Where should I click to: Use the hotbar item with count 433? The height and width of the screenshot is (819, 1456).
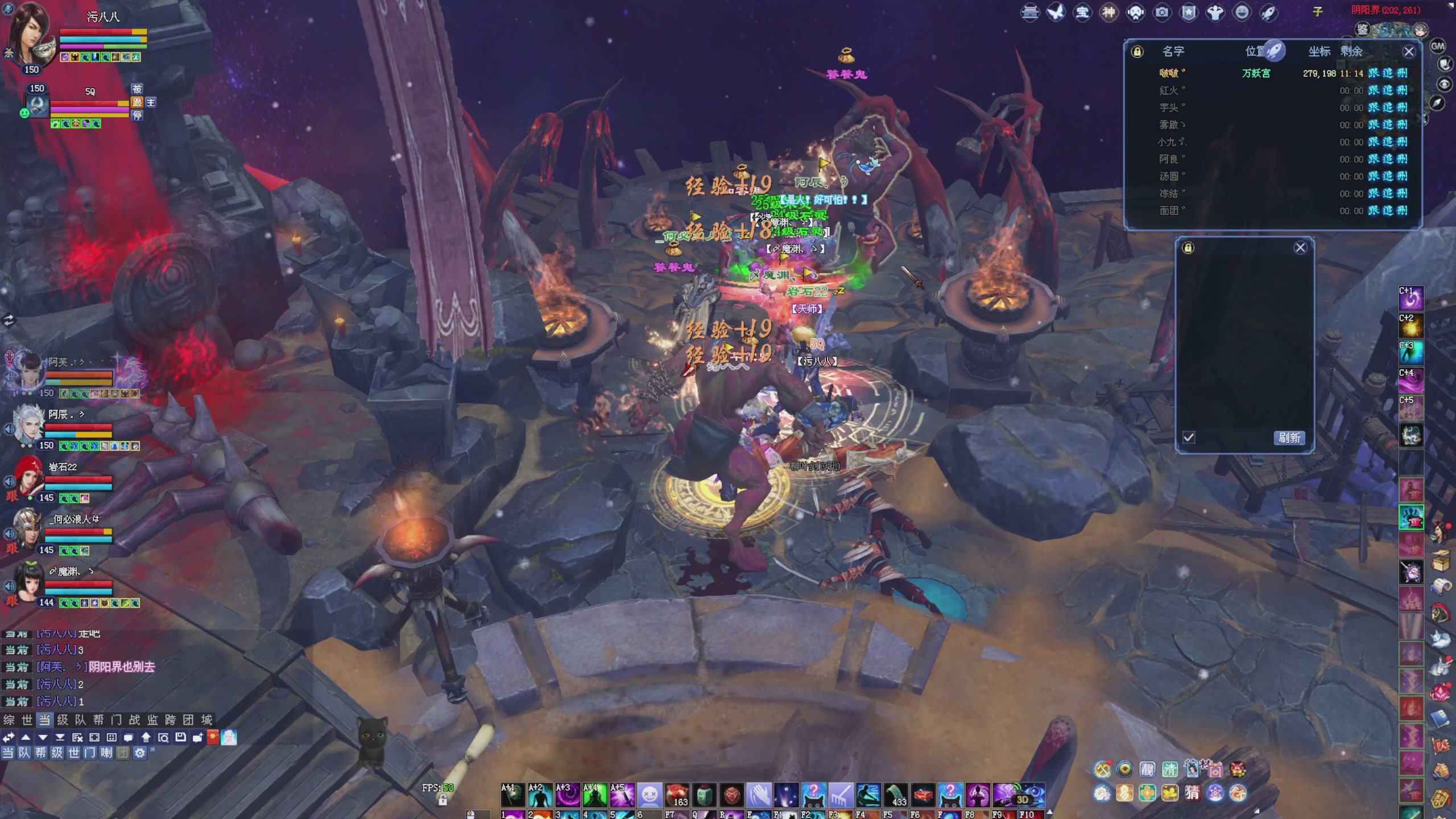(x=895, y=795)
